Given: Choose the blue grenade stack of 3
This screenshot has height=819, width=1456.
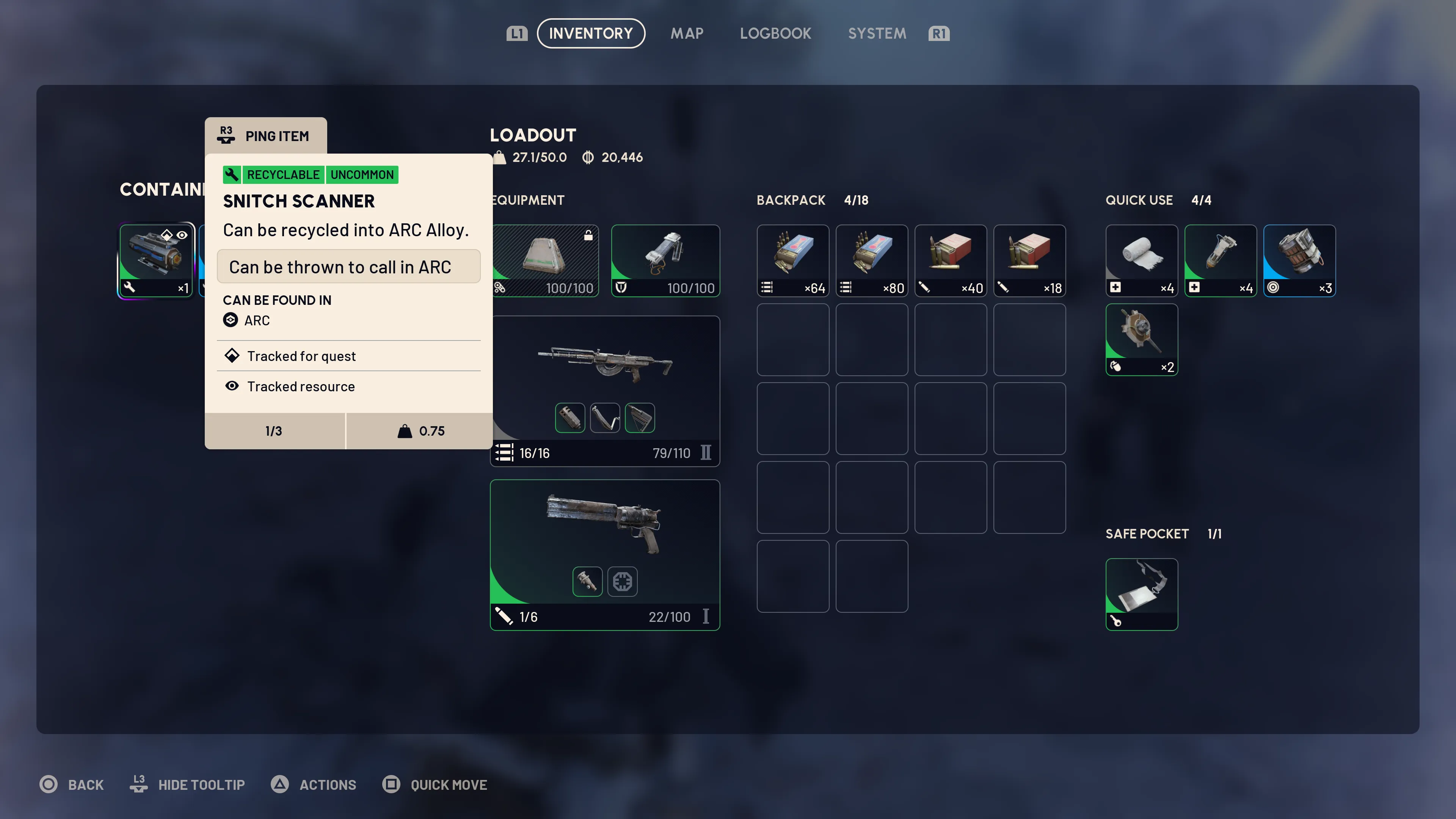Looking at the screenshot, I should pyautogui.click(x=1299, y=260).
